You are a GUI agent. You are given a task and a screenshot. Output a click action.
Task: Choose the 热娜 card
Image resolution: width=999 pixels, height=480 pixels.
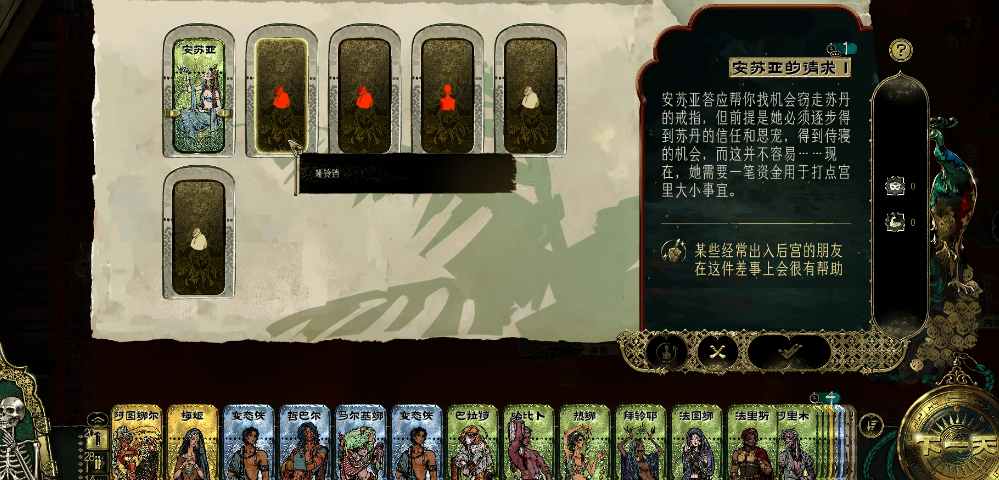click(x=585, y=445)
